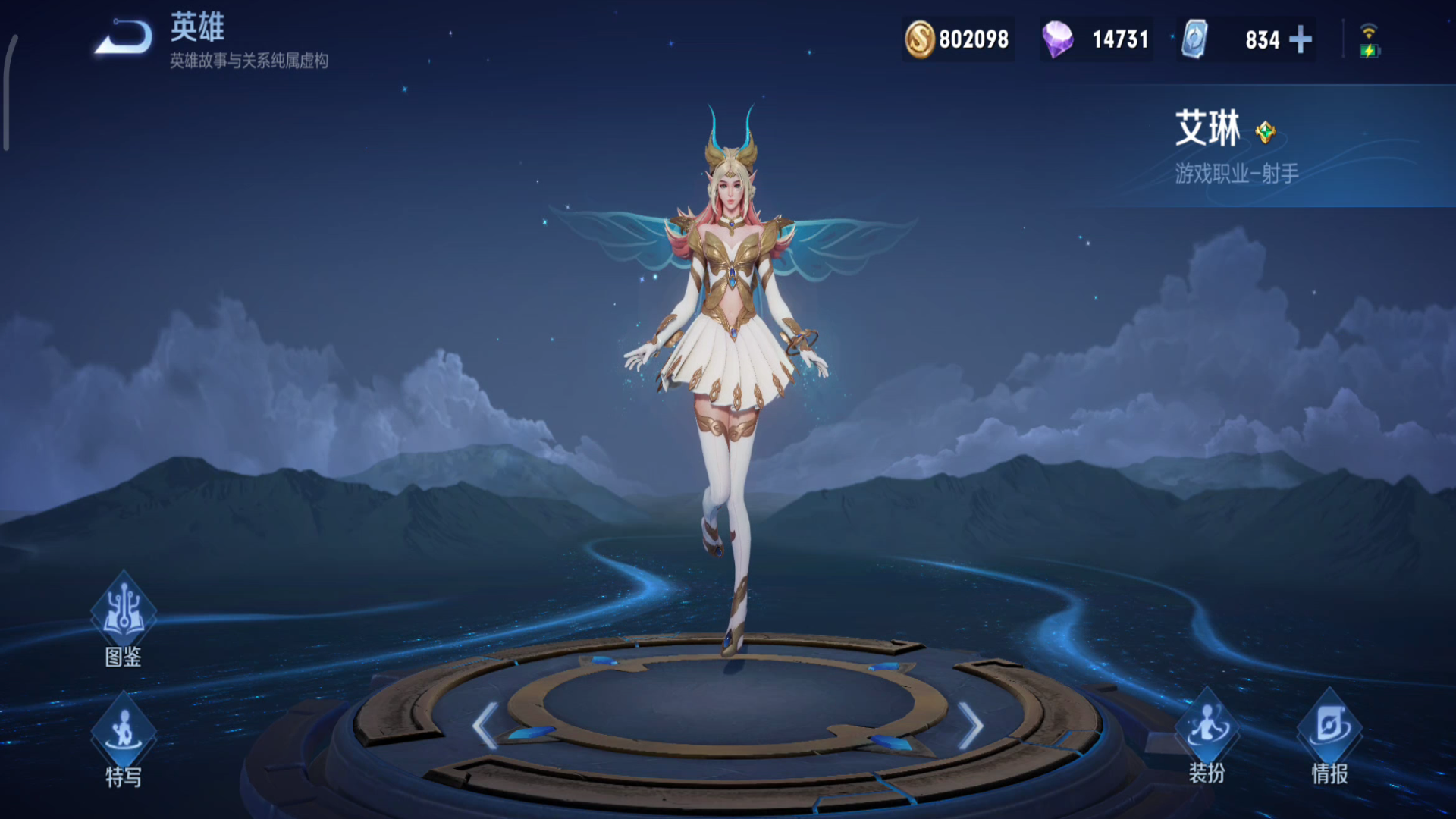Screen dimensions: 1456x819
Task: Open the 特写 close-up view
Action: click(x=123, y=737)
